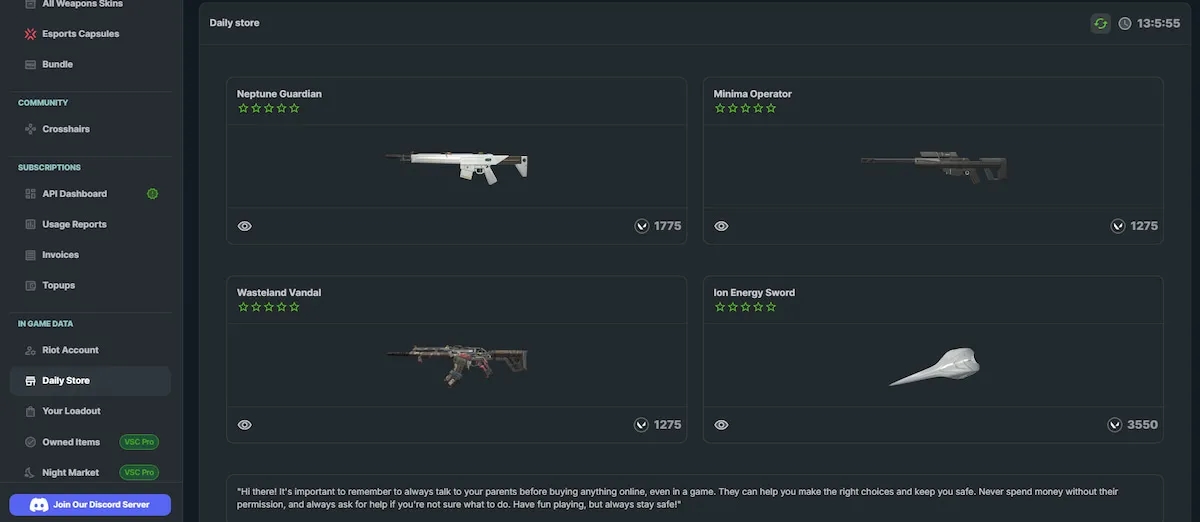Select the Daily Store entry

[66, 381]
